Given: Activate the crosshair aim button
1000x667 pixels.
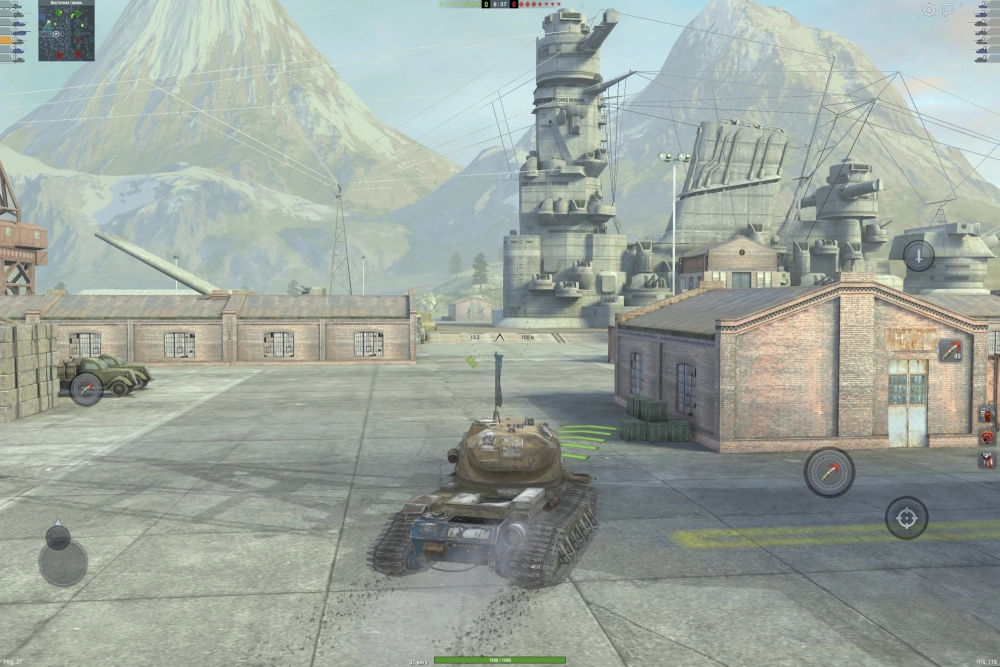Looking at the screenshot, I should [x=906, y=517].
